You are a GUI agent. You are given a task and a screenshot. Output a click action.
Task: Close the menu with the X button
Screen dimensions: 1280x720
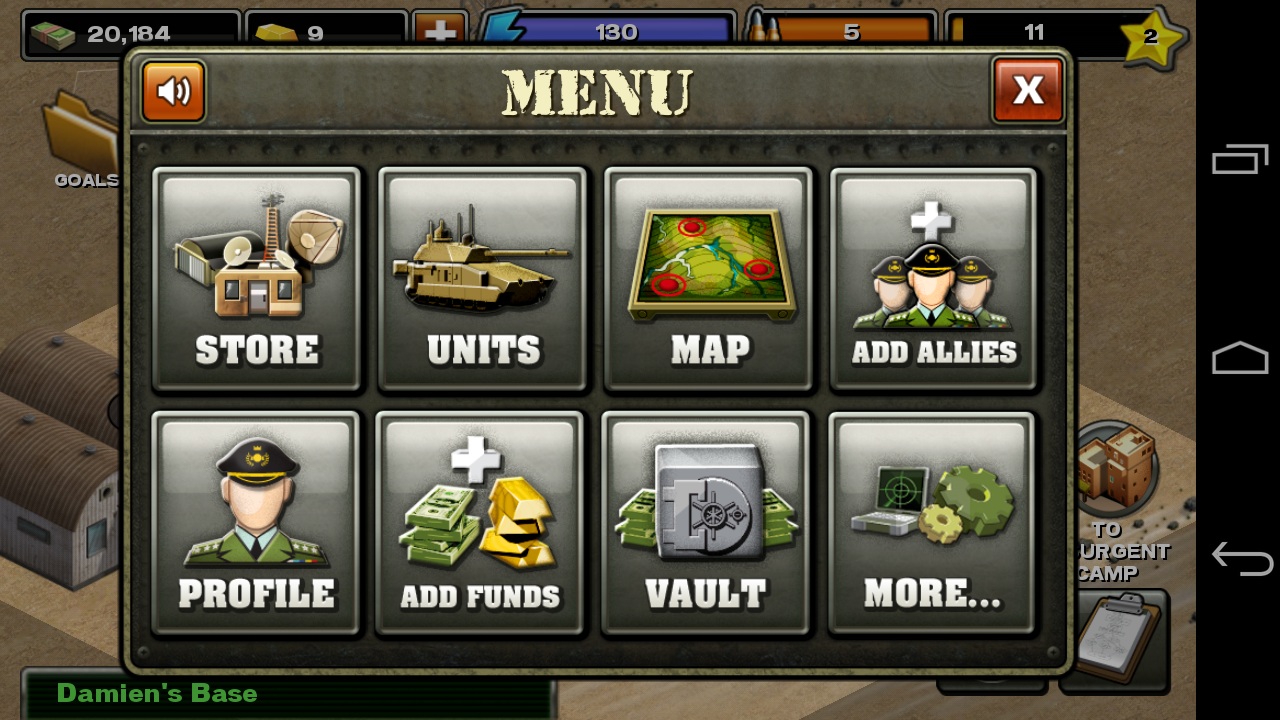click(1028, 90)
